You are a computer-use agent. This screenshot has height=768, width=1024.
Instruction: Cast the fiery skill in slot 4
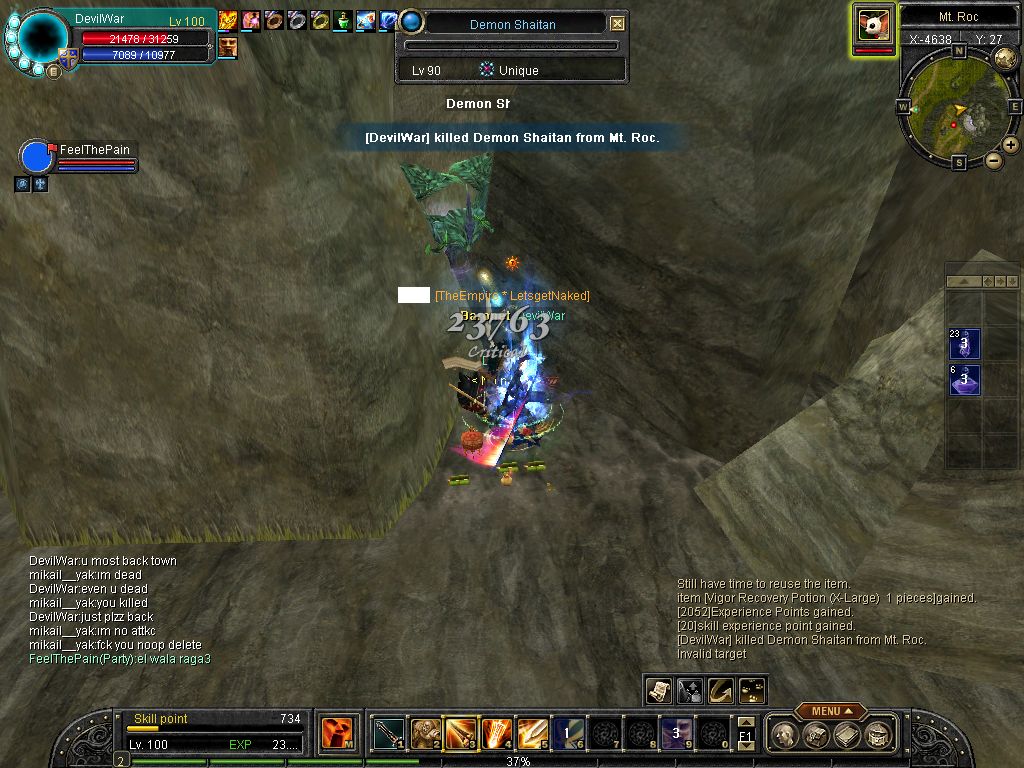coord(496,735)
